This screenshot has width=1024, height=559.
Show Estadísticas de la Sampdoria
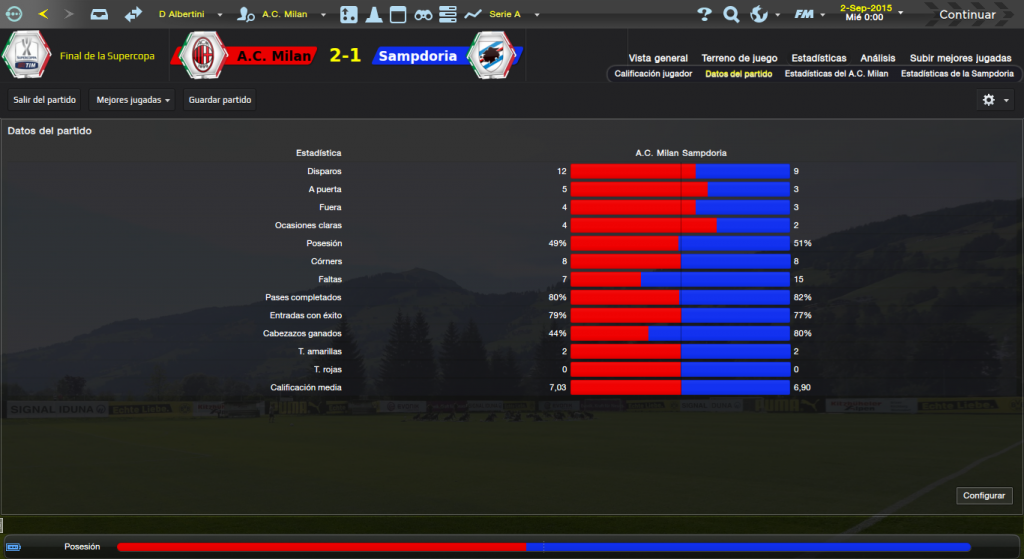tap(956, 74)
